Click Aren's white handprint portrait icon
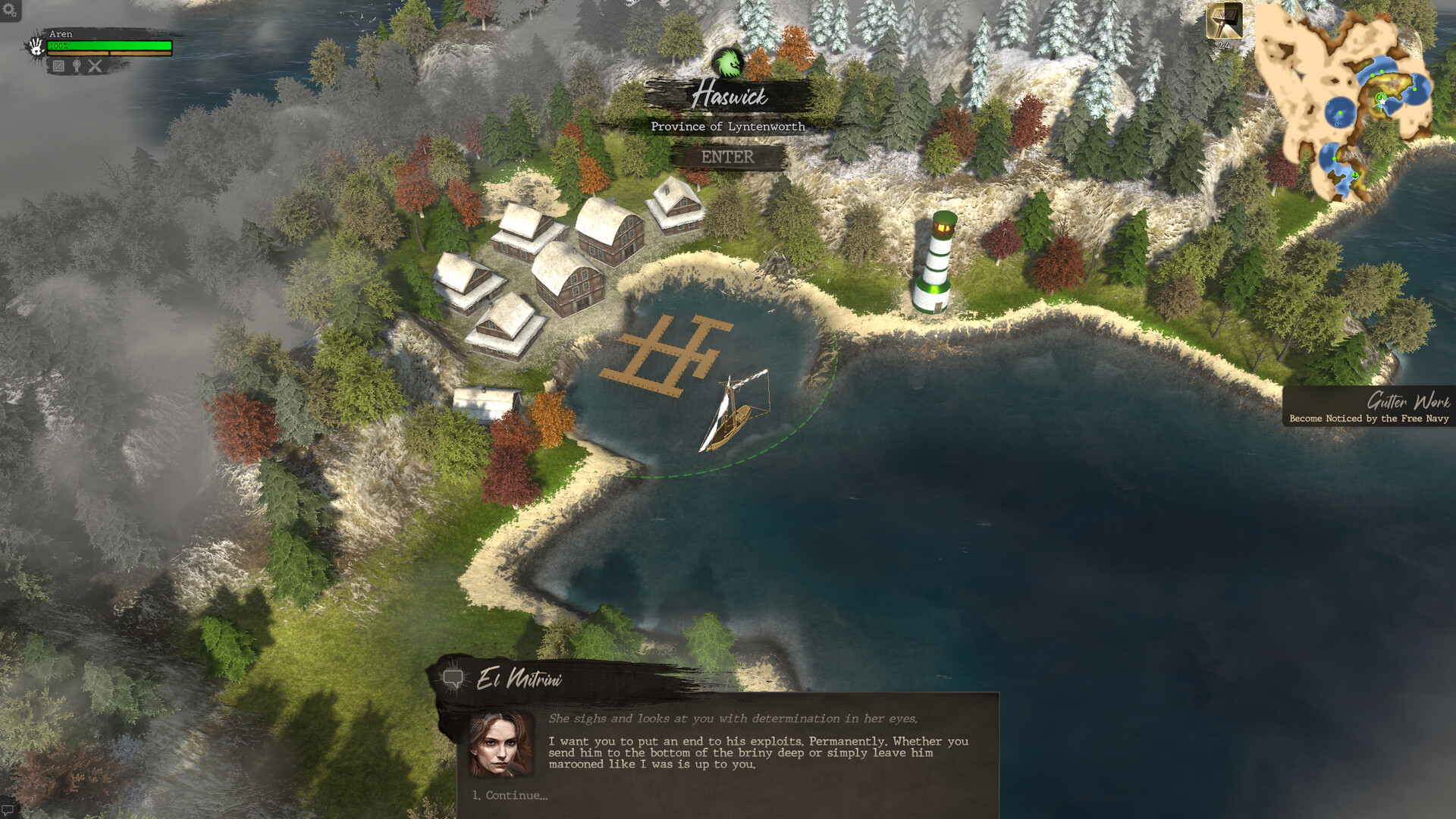This screenshot has width=1456, height=819. click(36, 47)
